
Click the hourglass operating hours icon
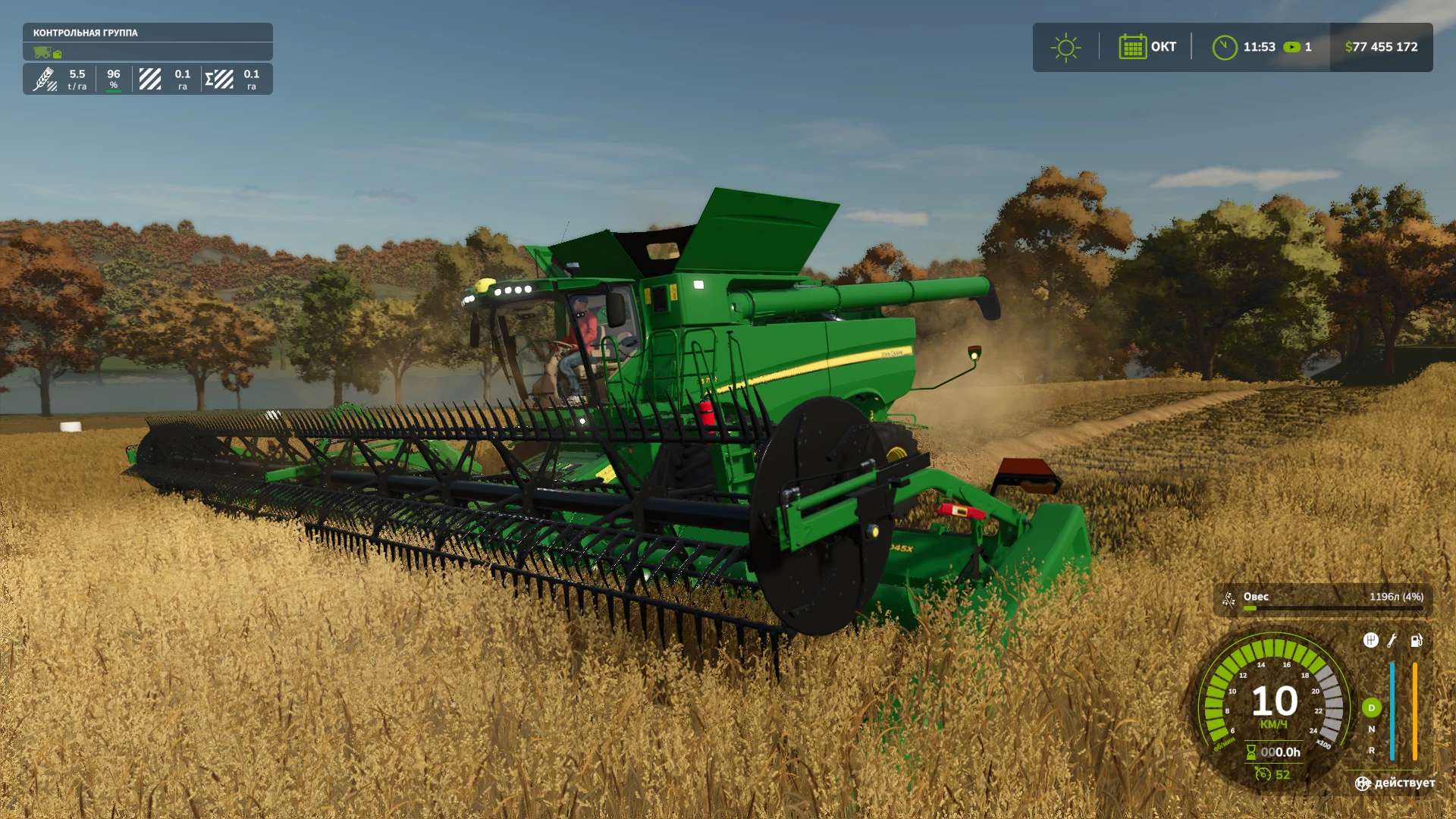[x=1251, y=752]
